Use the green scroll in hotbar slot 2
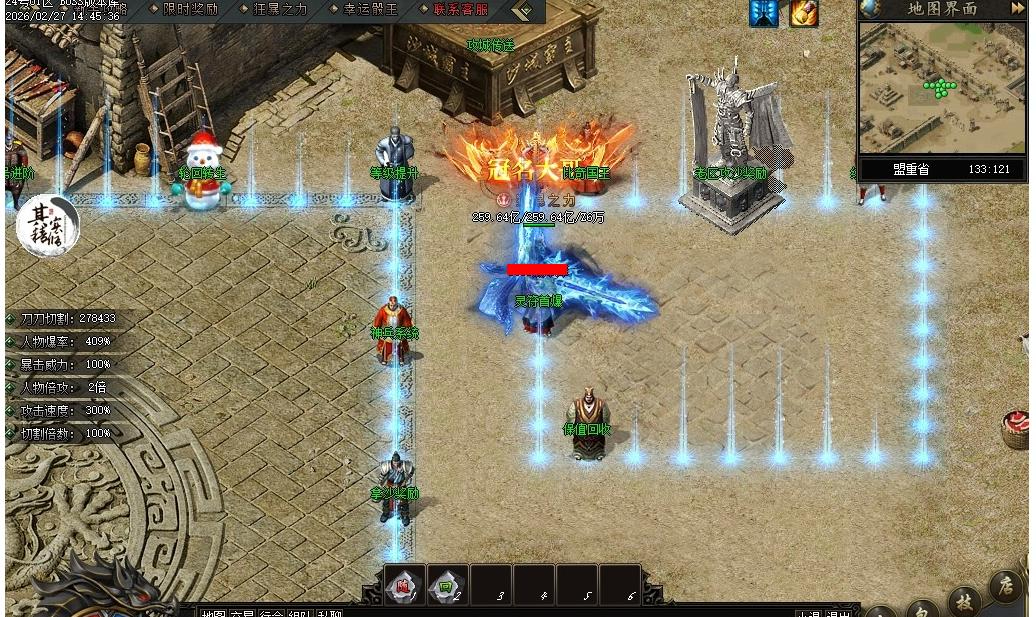 (447, 586)
